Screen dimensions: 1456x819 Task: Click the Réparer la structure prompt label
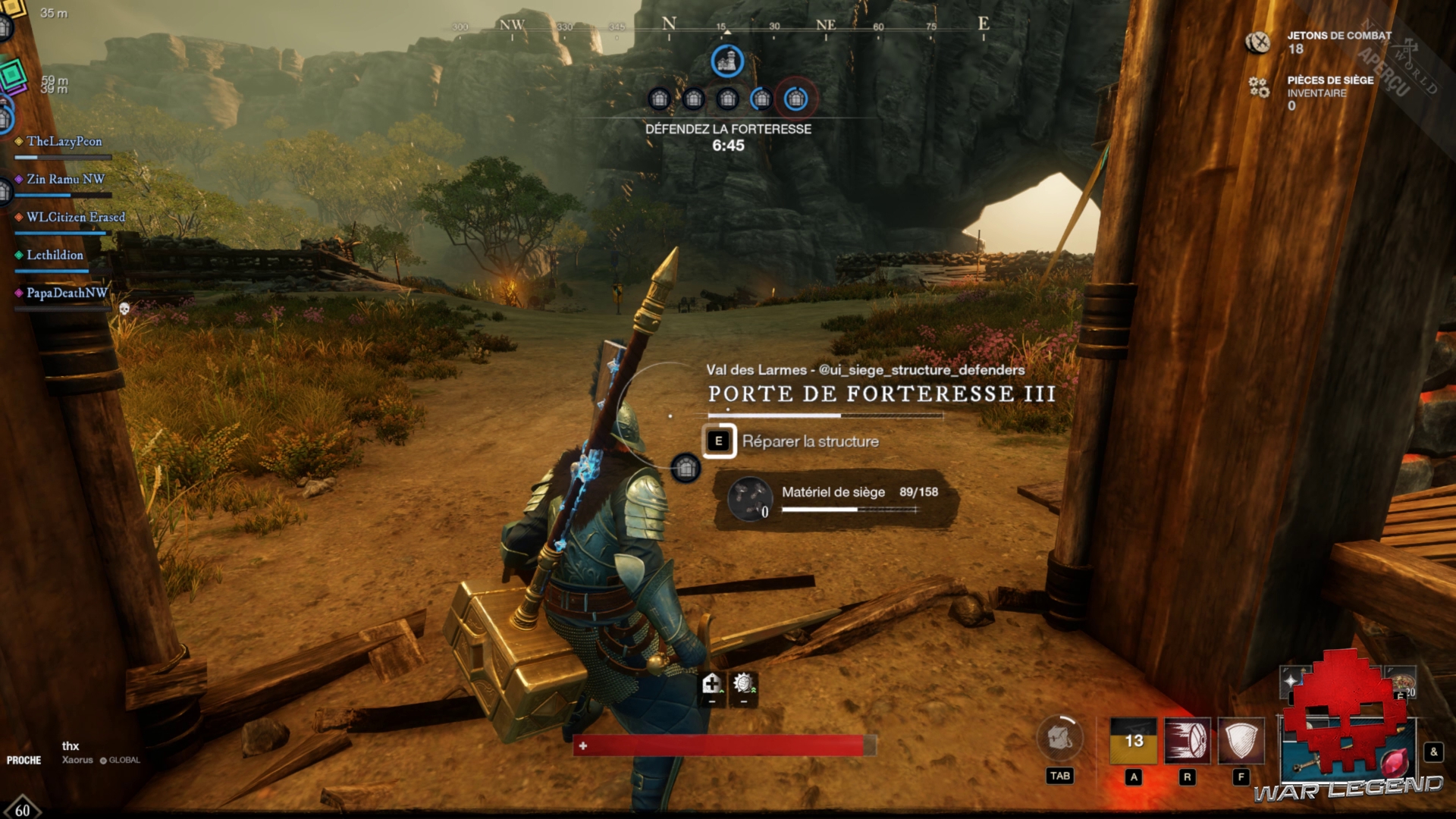[x=810, y=441]
